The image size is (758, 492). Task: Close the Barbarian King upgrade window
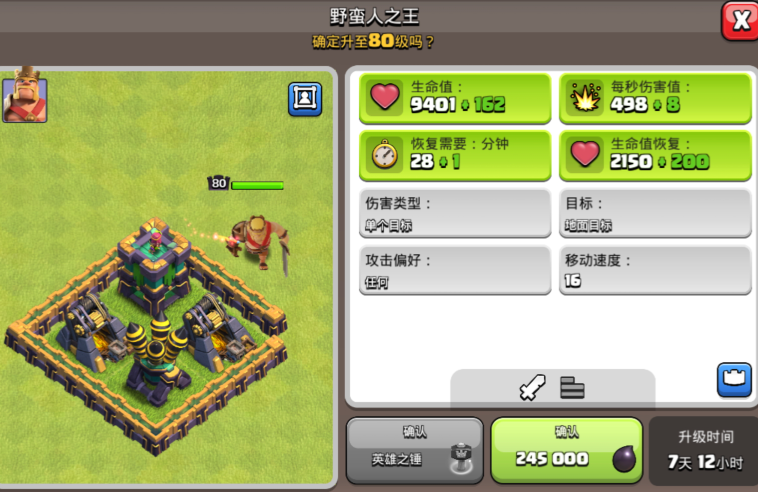740,22
